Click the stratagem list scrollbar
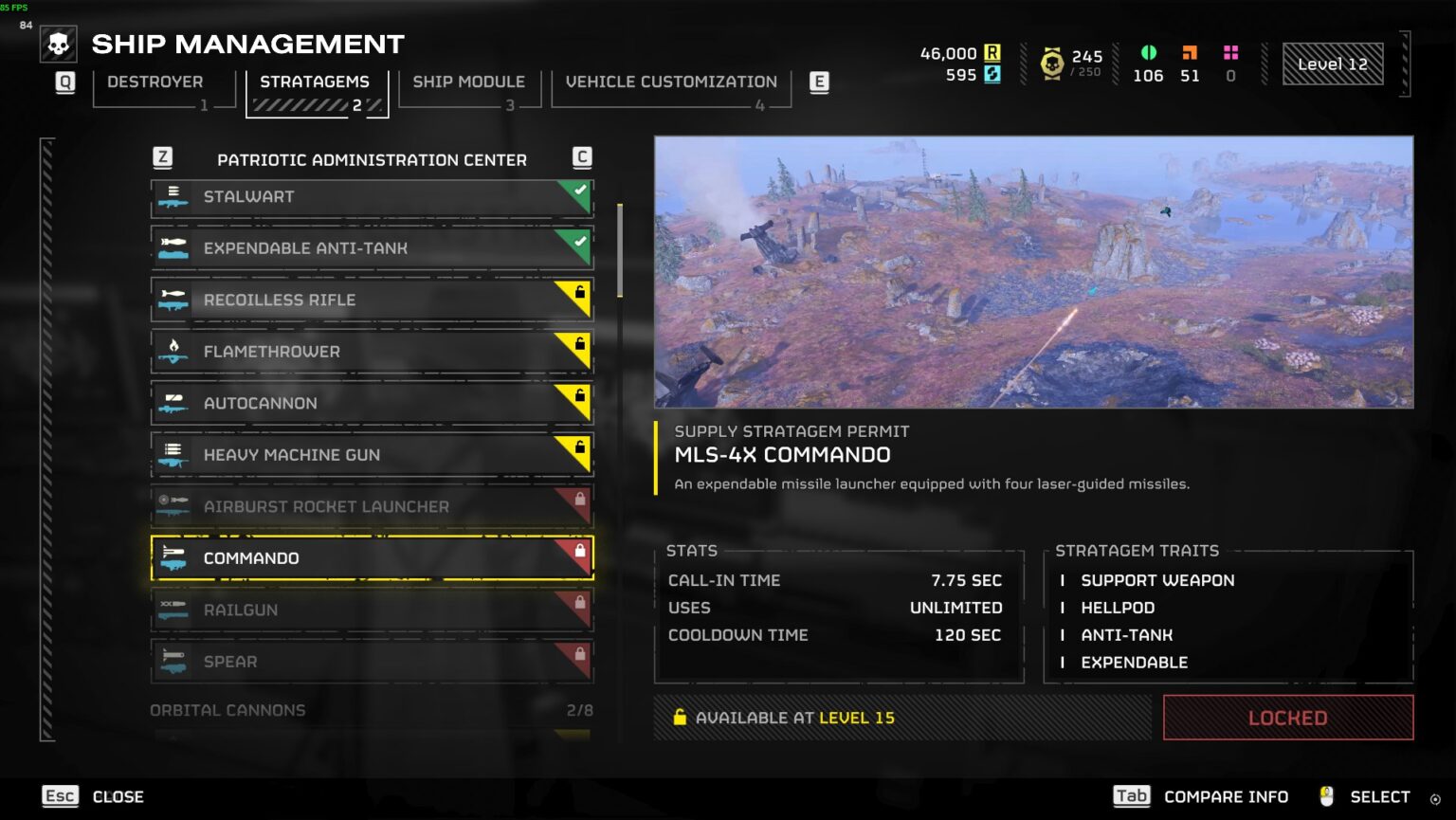 pyautogui.click(x=620, y=250)
